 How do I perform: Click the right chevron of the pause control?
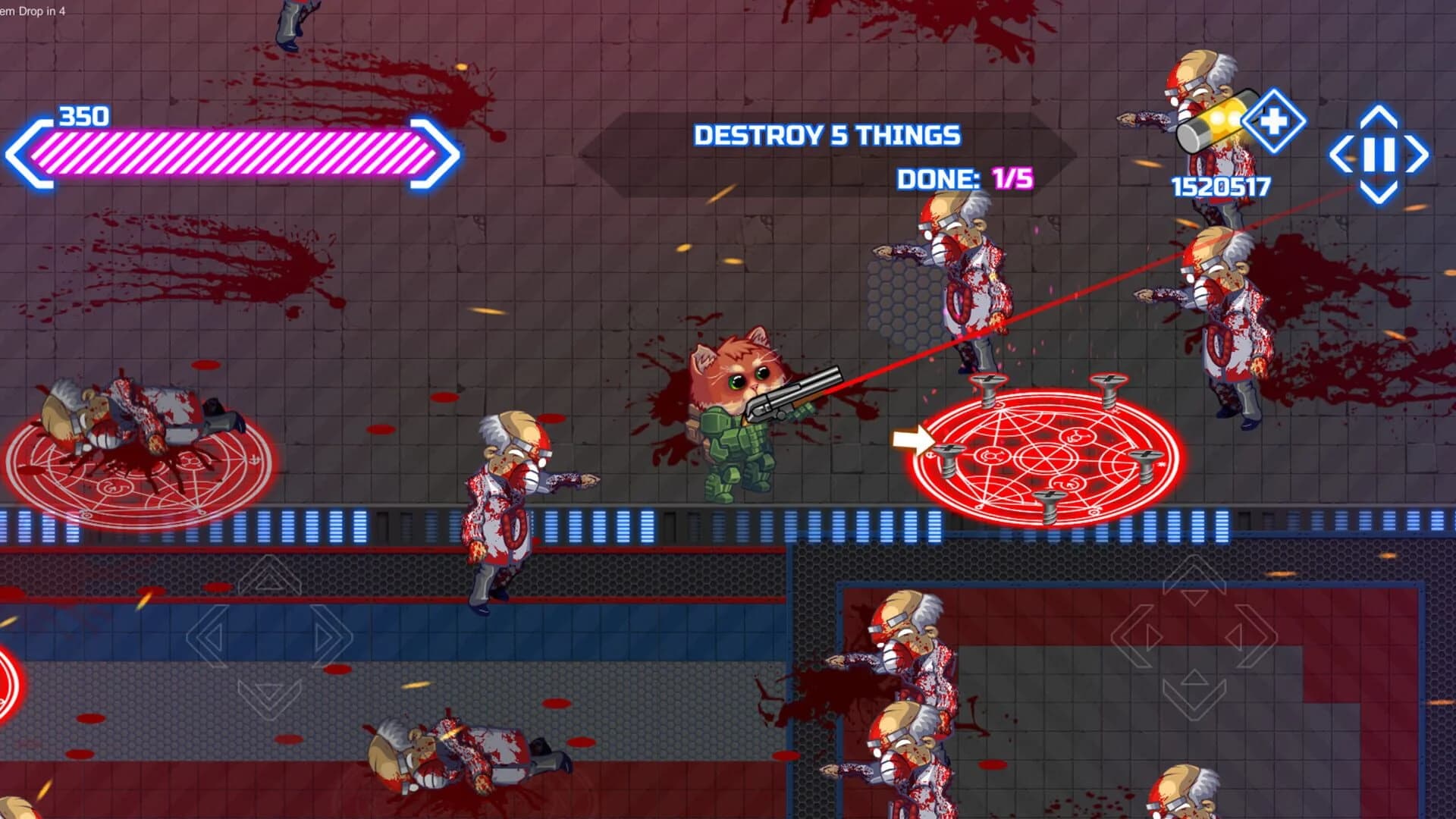click(1417, 154)
